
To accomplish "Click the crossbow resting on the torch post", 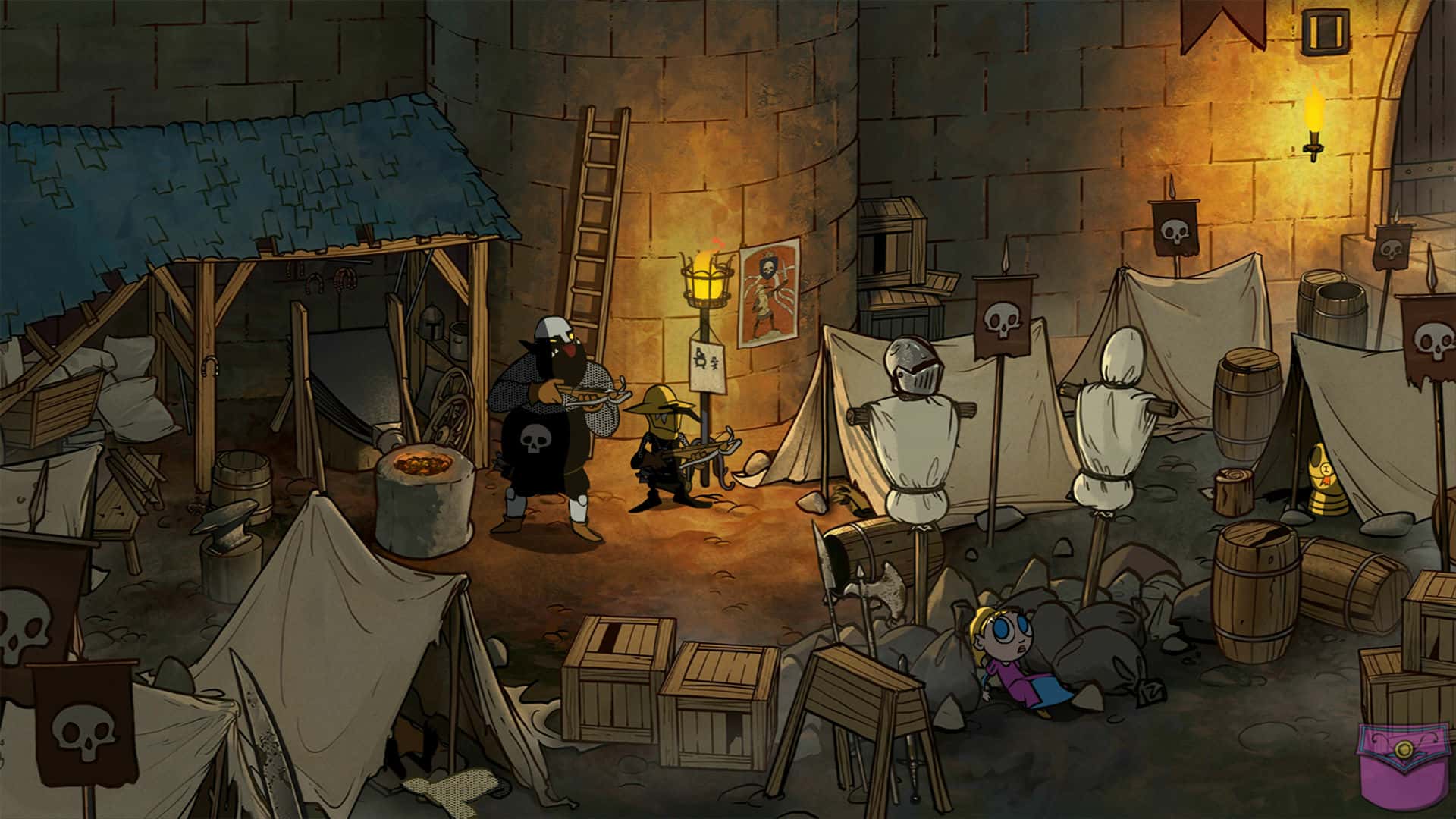I will click(713, 447).
